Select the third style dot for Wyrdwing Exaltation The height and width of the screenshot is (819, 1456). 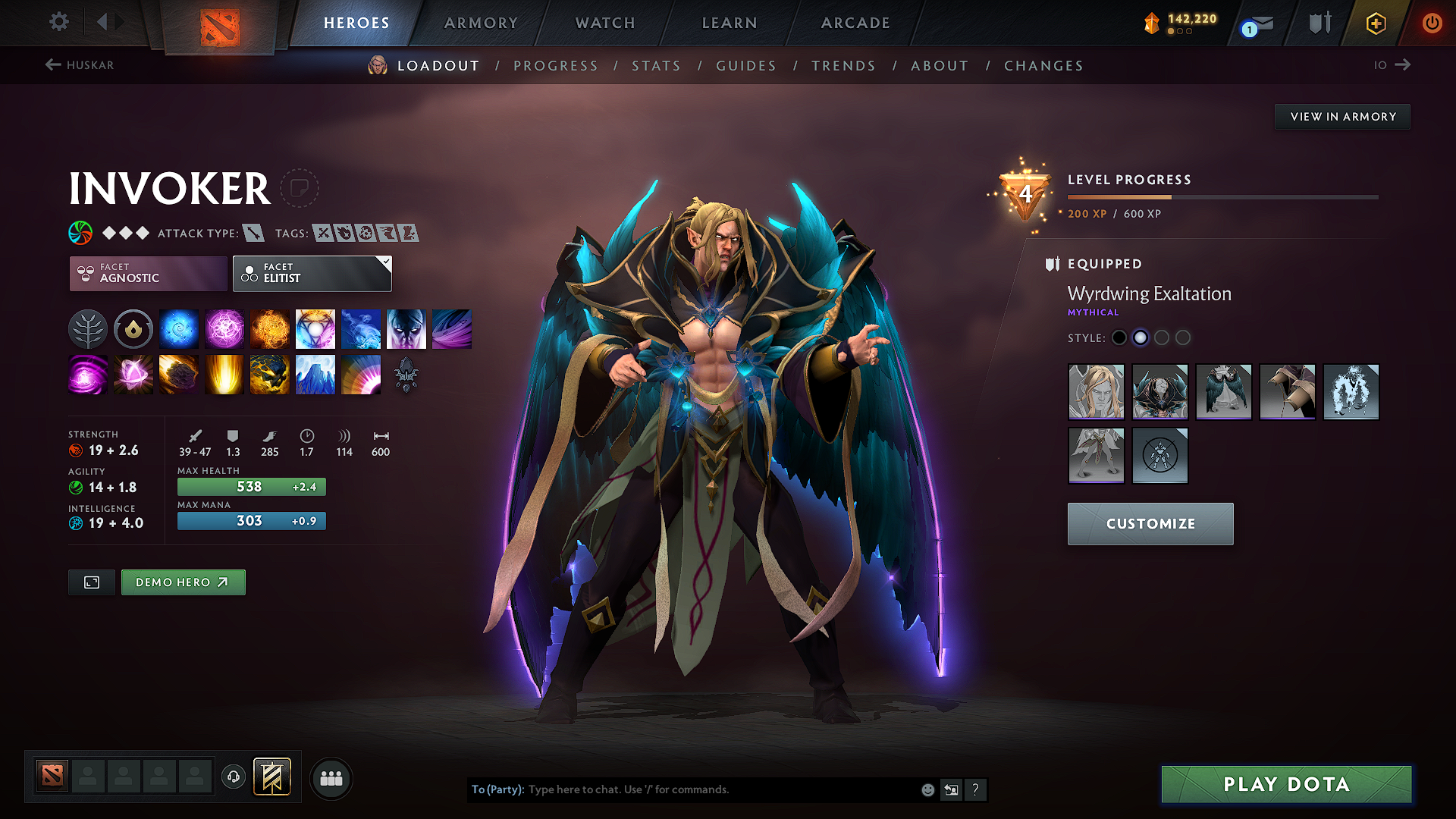pos(1162,337)
